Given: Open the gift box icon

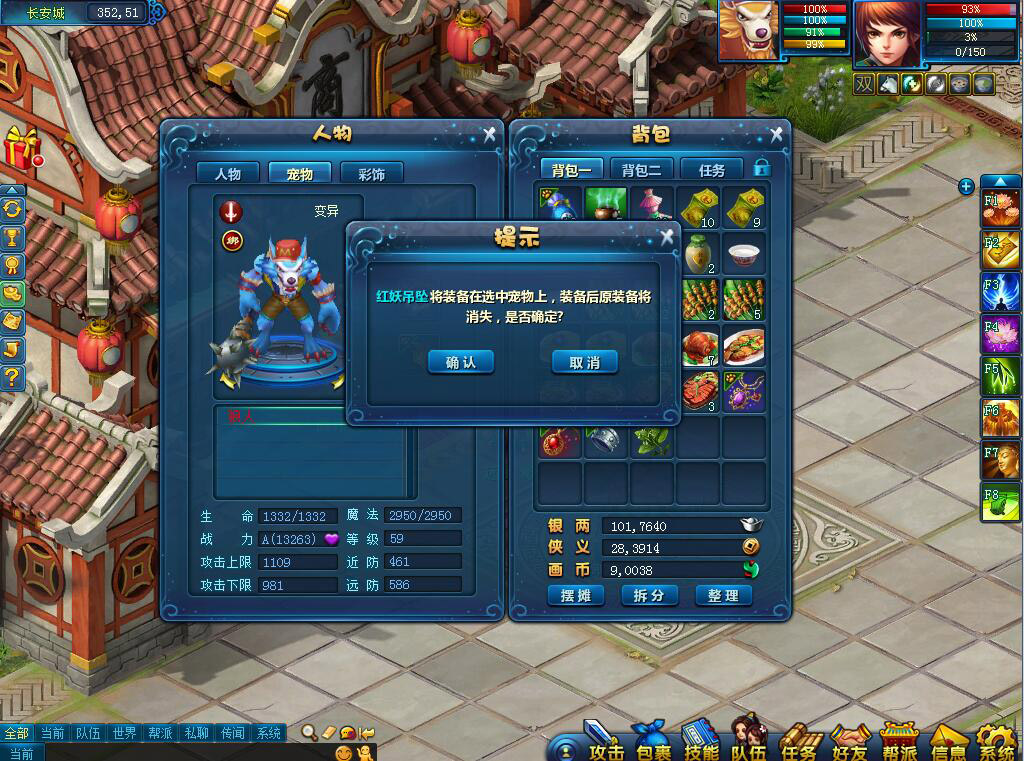Looking at the screenshot, I should pyautogui.click(x=20, y=148).
